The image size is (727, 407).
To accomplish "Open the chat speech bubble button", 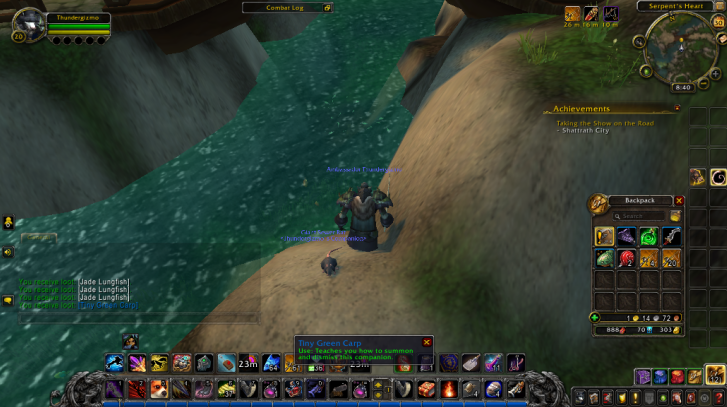I will coord(8,299).
